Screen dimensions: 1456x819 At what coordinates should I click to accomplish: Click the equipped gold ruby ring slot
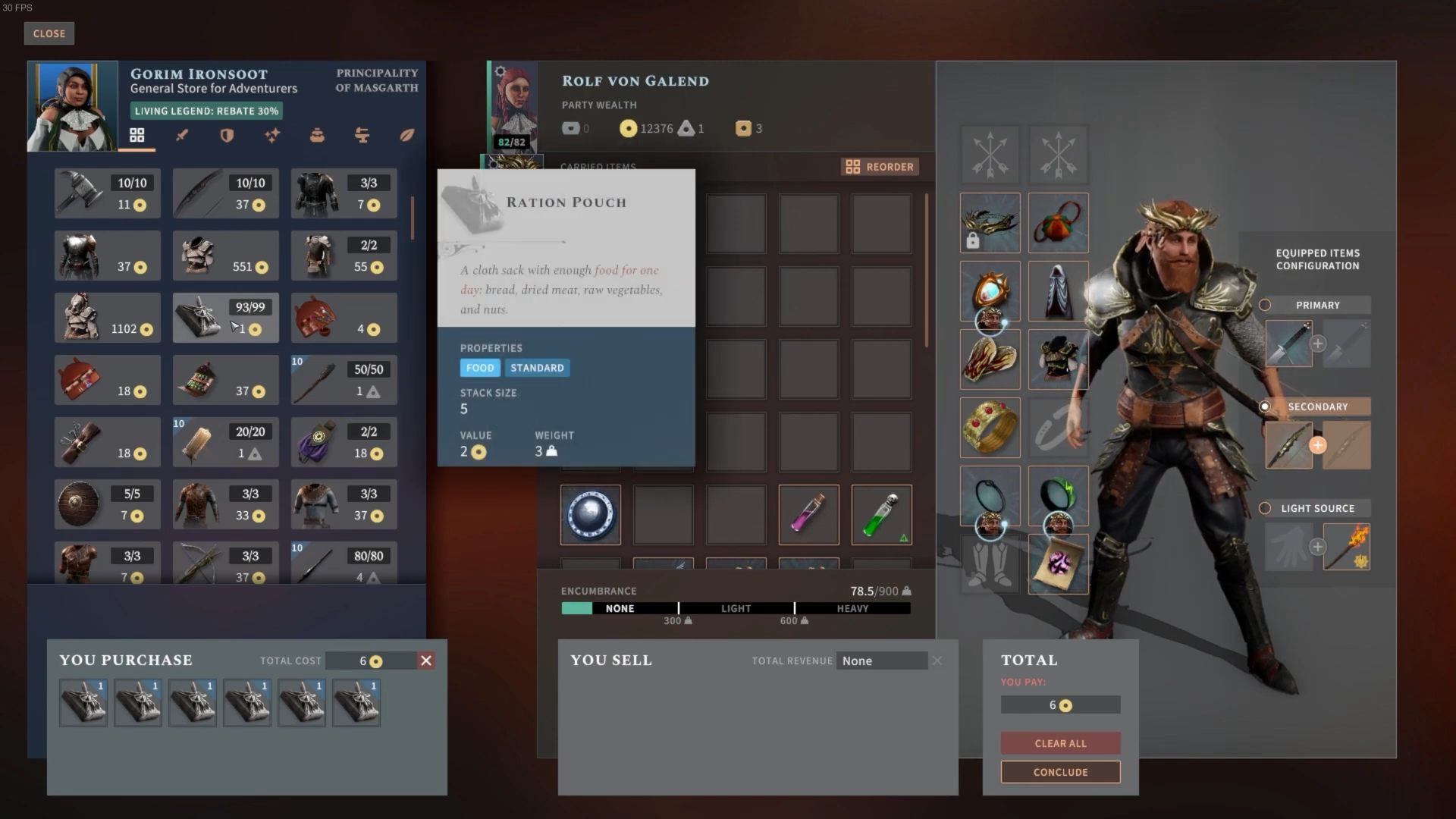[990, 427]
